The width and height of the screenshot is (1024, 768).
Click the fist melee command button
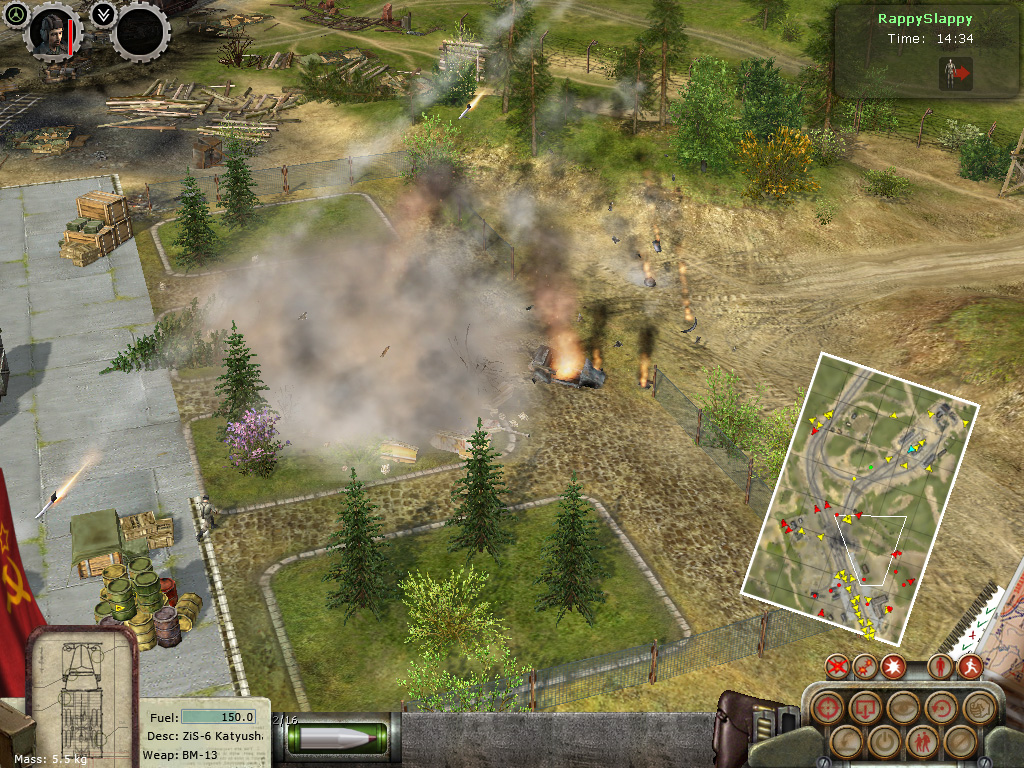pyautogui.click(x=977, y=707)
